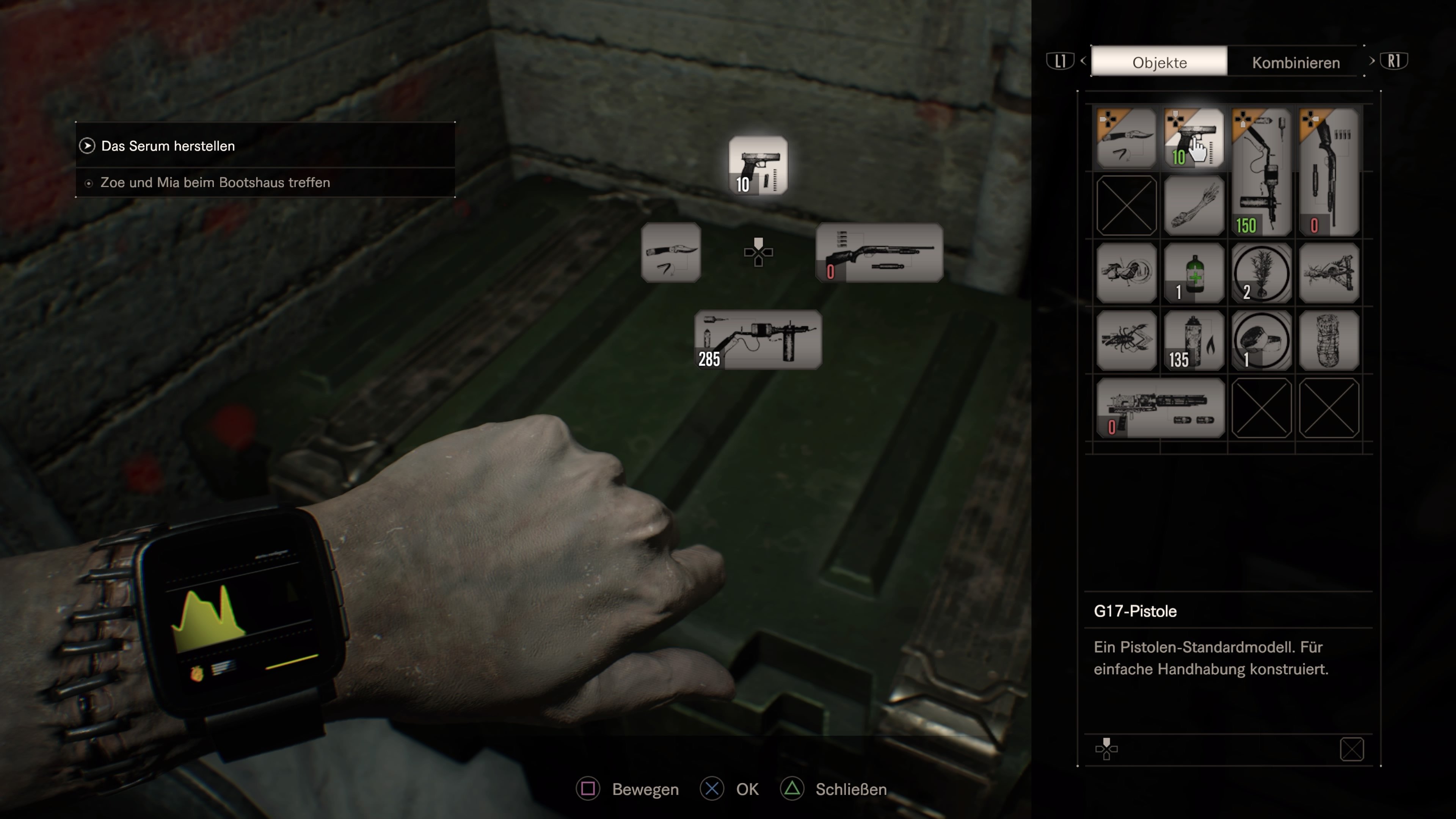Select the objective Das Serum herstellen
This screenshot has width=1456, height=819.
168,145
